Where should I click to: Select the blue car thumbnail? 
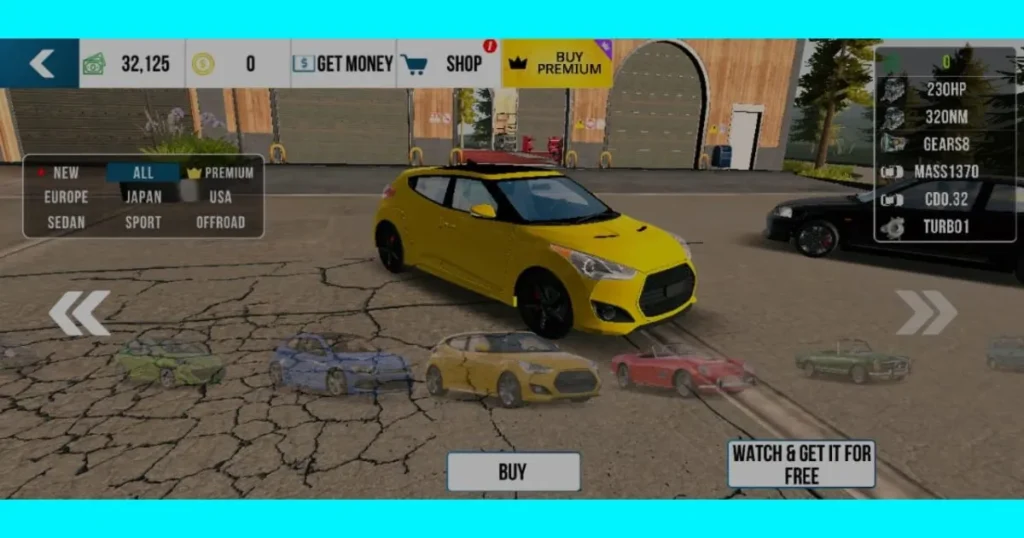339,365
